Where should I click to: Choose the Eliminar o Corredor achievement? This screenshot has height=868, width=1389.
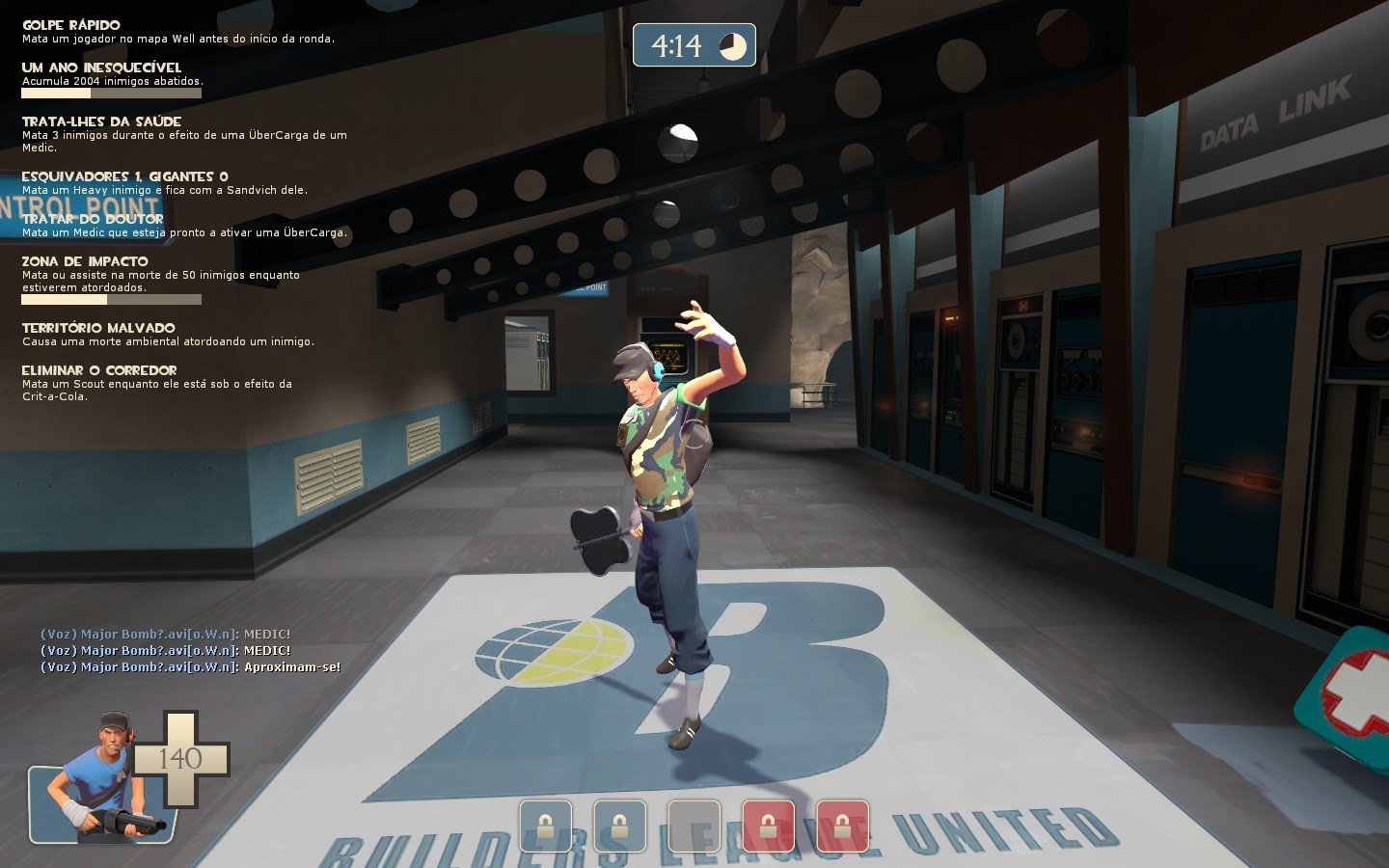tap(98, 370)
